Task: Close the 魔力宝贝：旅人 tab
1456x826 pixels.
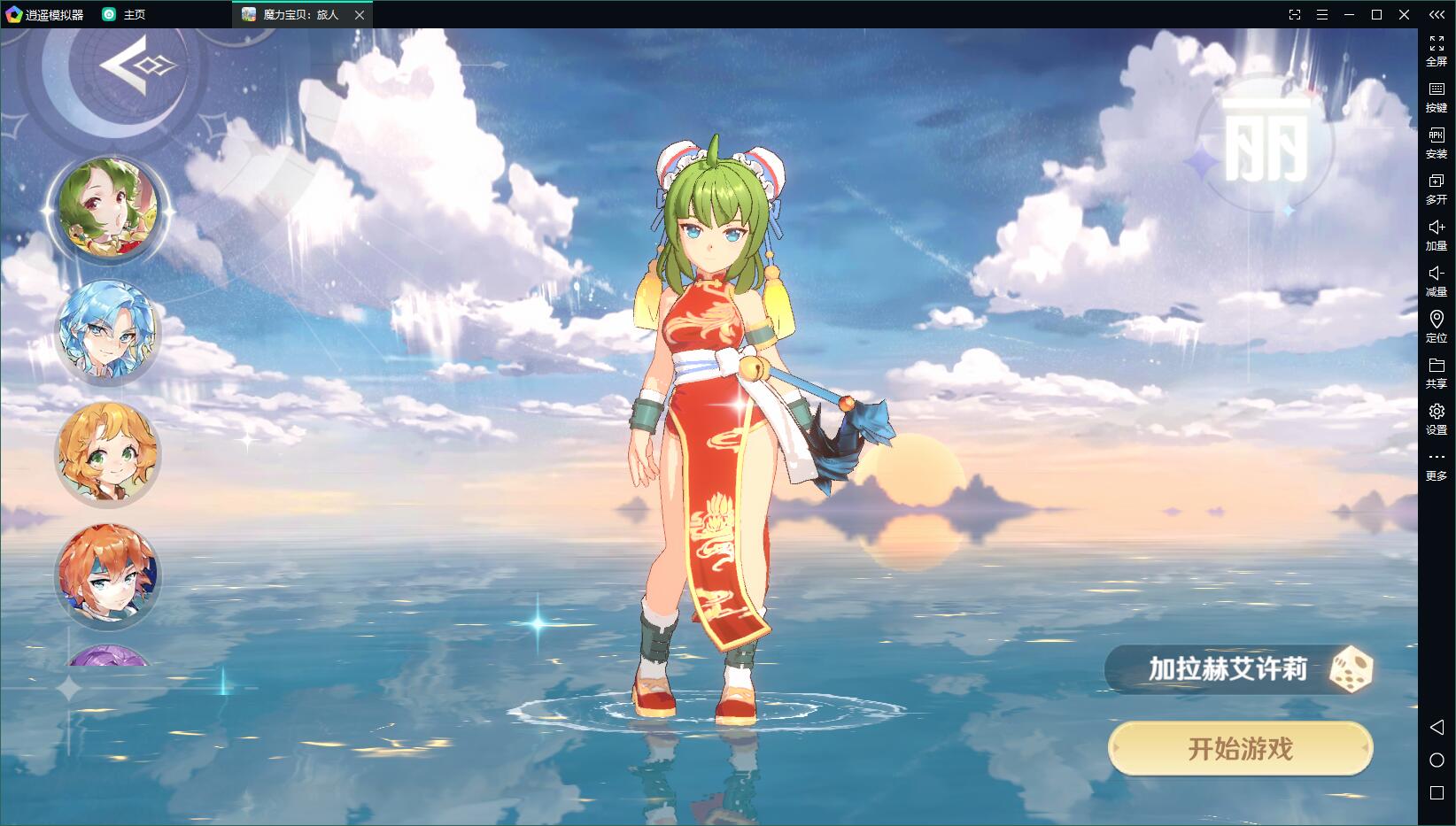Action: 360,15
